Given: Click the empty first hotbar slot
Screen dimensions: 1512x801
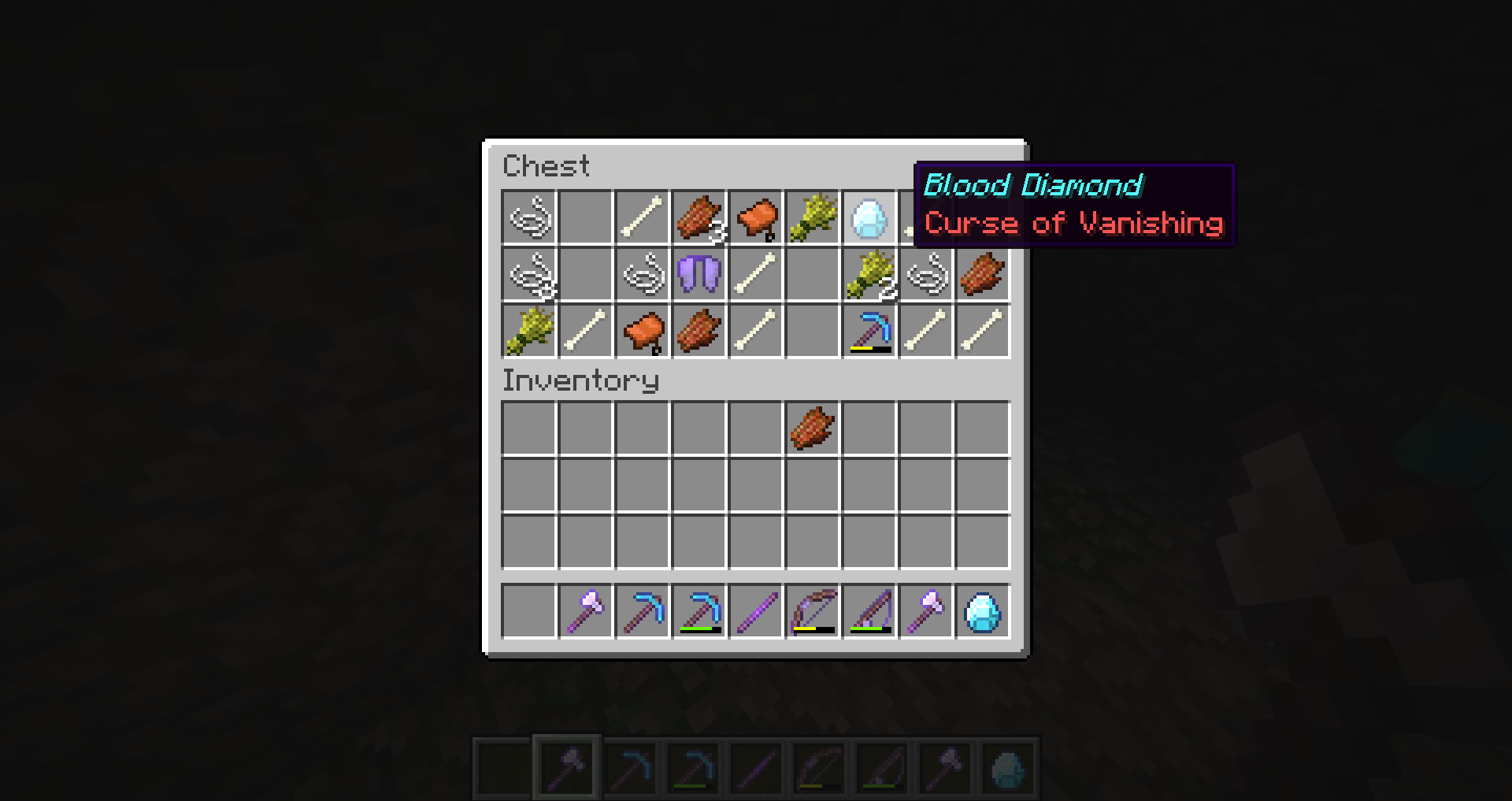Looking at the screenshot, I should pos(528,613).
